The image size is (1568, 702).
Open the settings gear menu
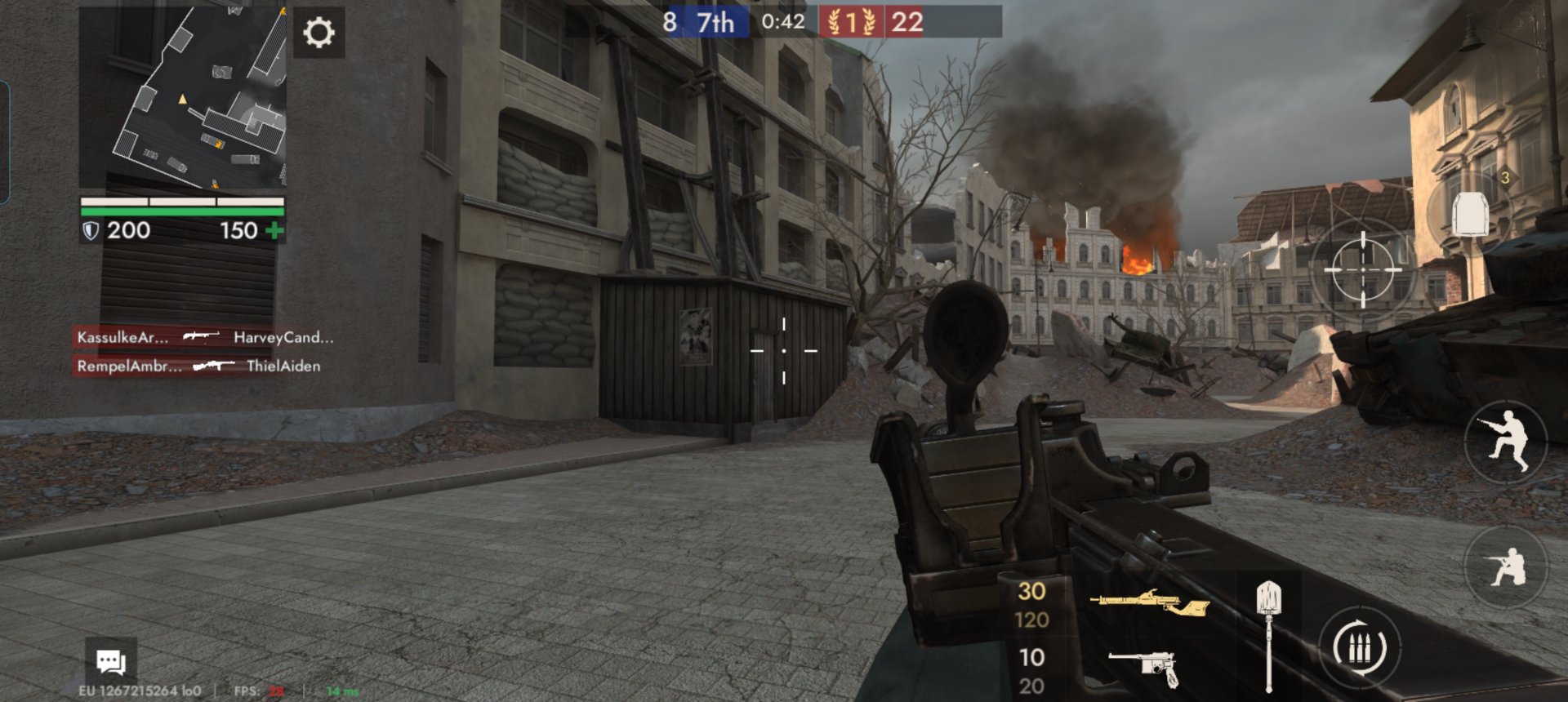tap(318, 33)
